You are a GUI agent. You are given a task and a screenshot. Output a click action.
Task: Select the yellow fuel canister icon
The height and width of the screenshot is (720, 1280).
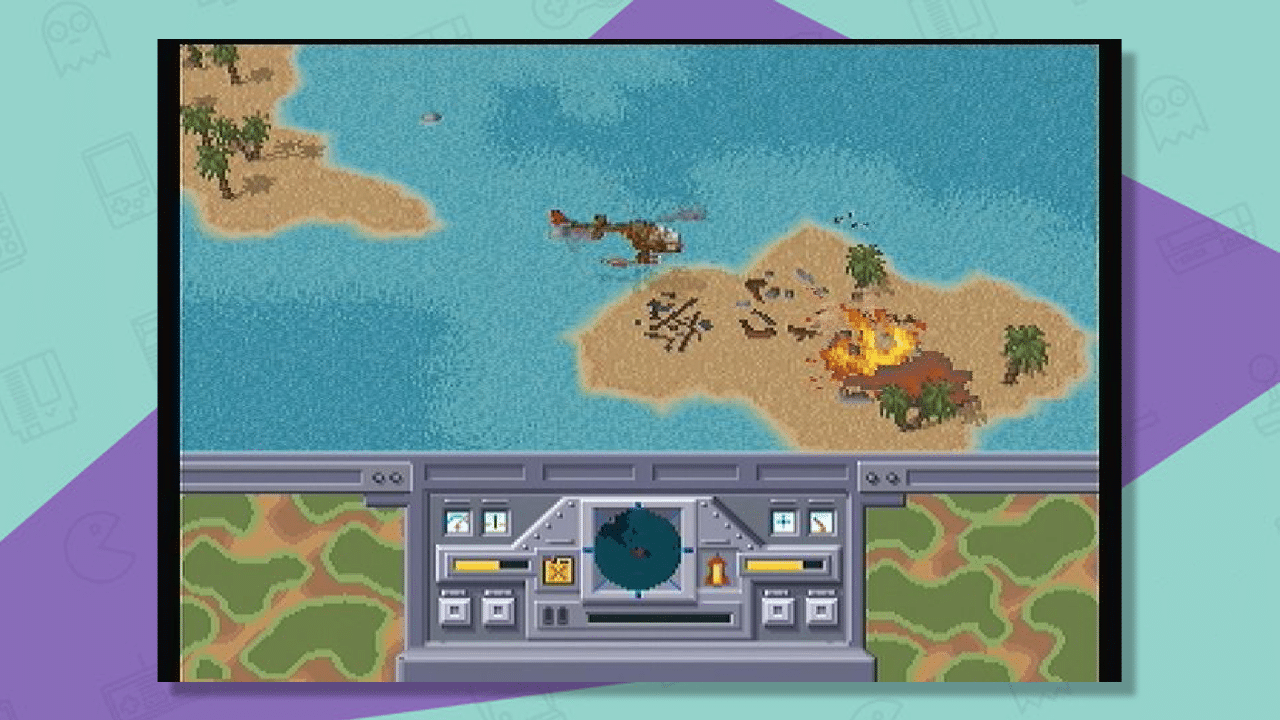click(x=559, y=570)
